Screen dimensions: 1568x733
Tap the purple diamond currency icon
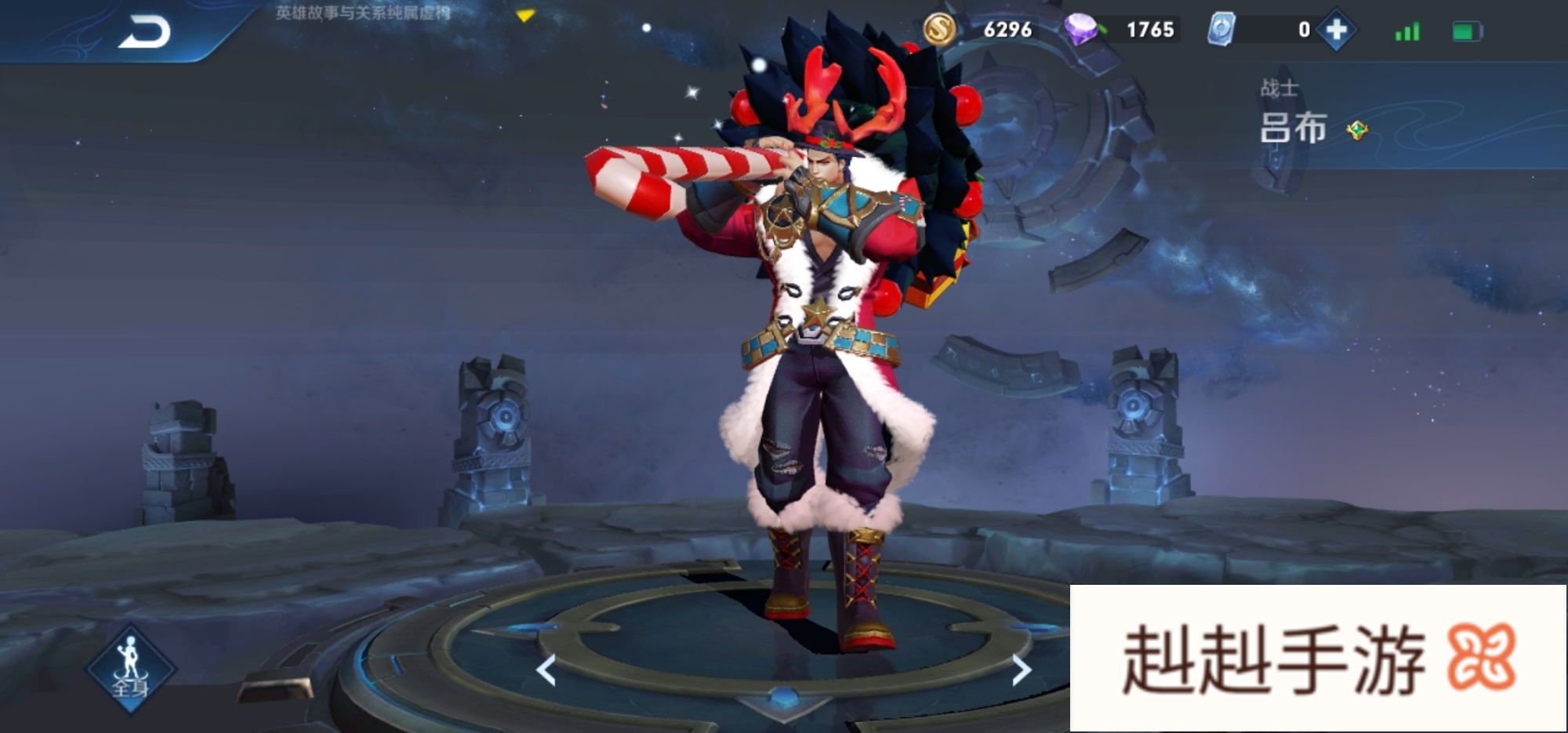click(1082, 30)
